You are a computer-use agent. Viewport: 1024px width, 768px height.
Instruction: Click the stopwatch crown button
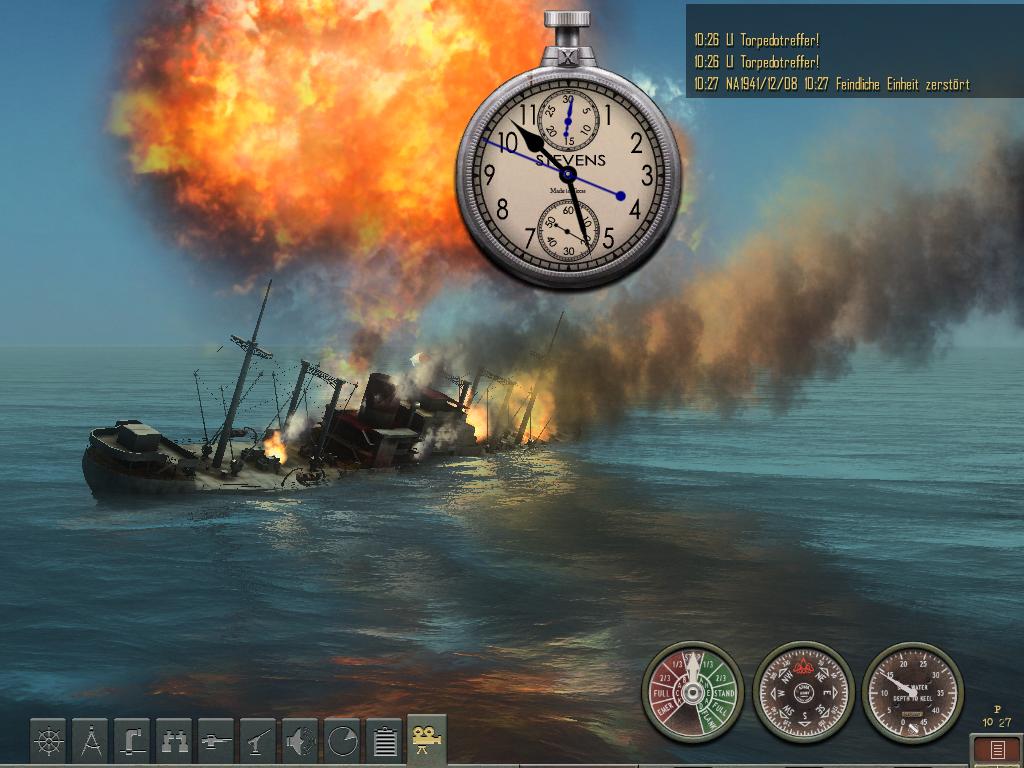click(x=568, y=18)
